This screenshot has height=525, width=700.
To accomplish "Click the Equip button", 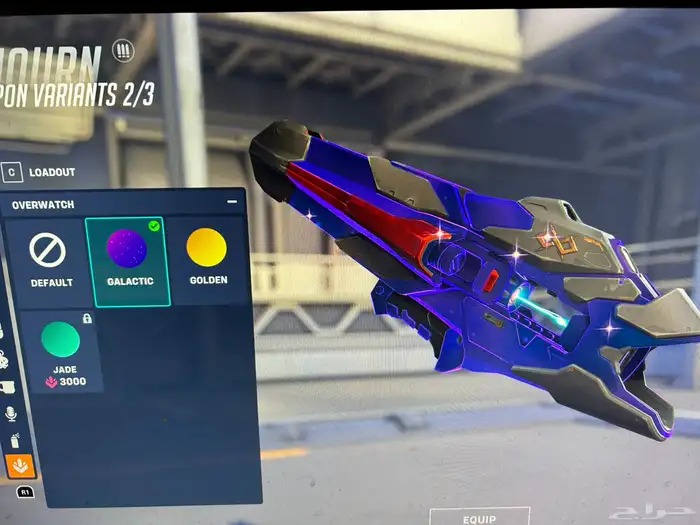I will coord(479,518).
